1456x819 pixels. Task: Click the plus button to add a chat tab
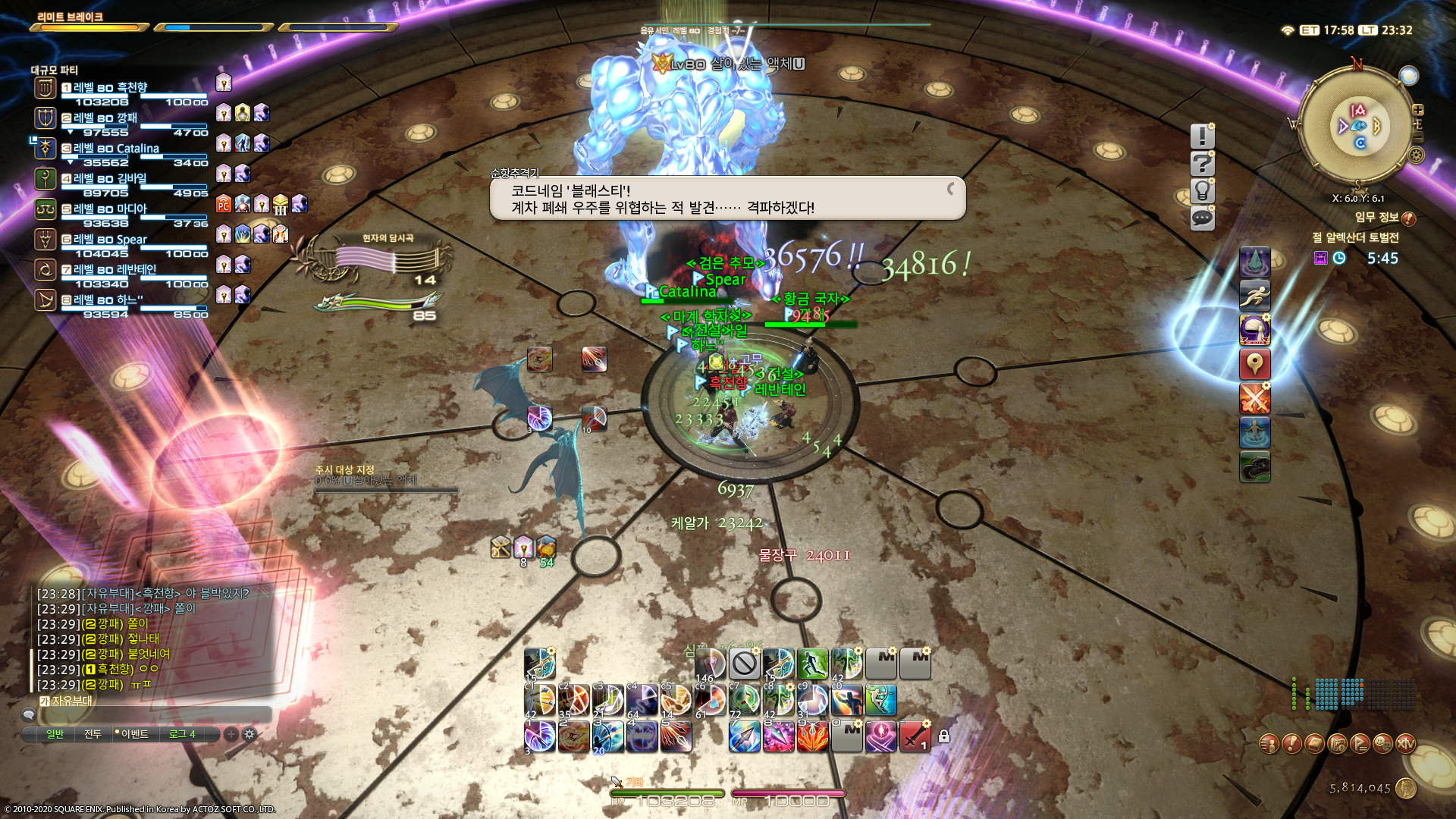(x=231, y=733)
